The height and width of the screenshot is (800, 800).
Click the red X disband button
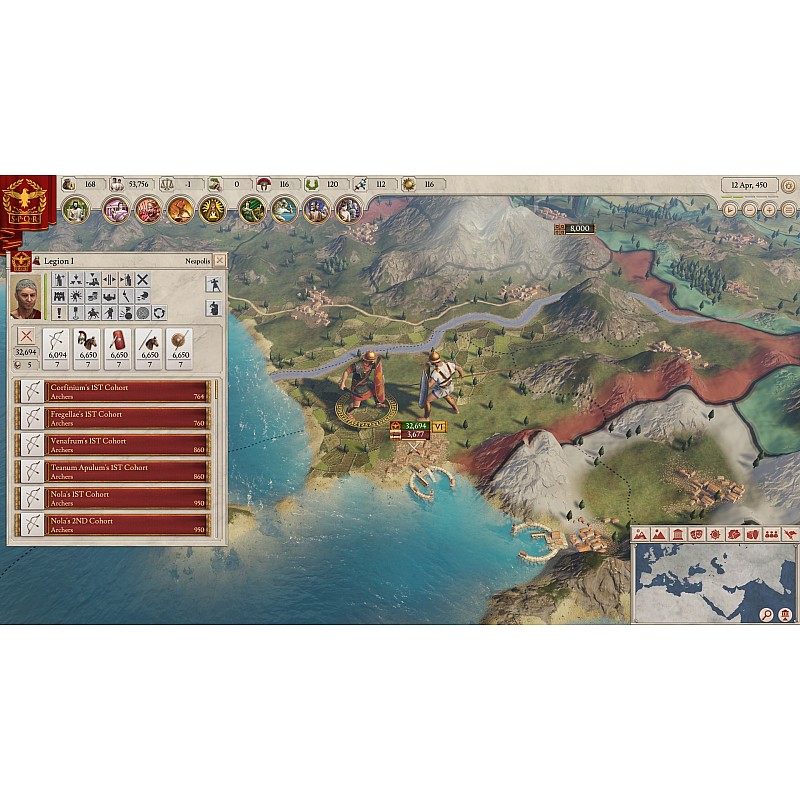coord(27,337)
